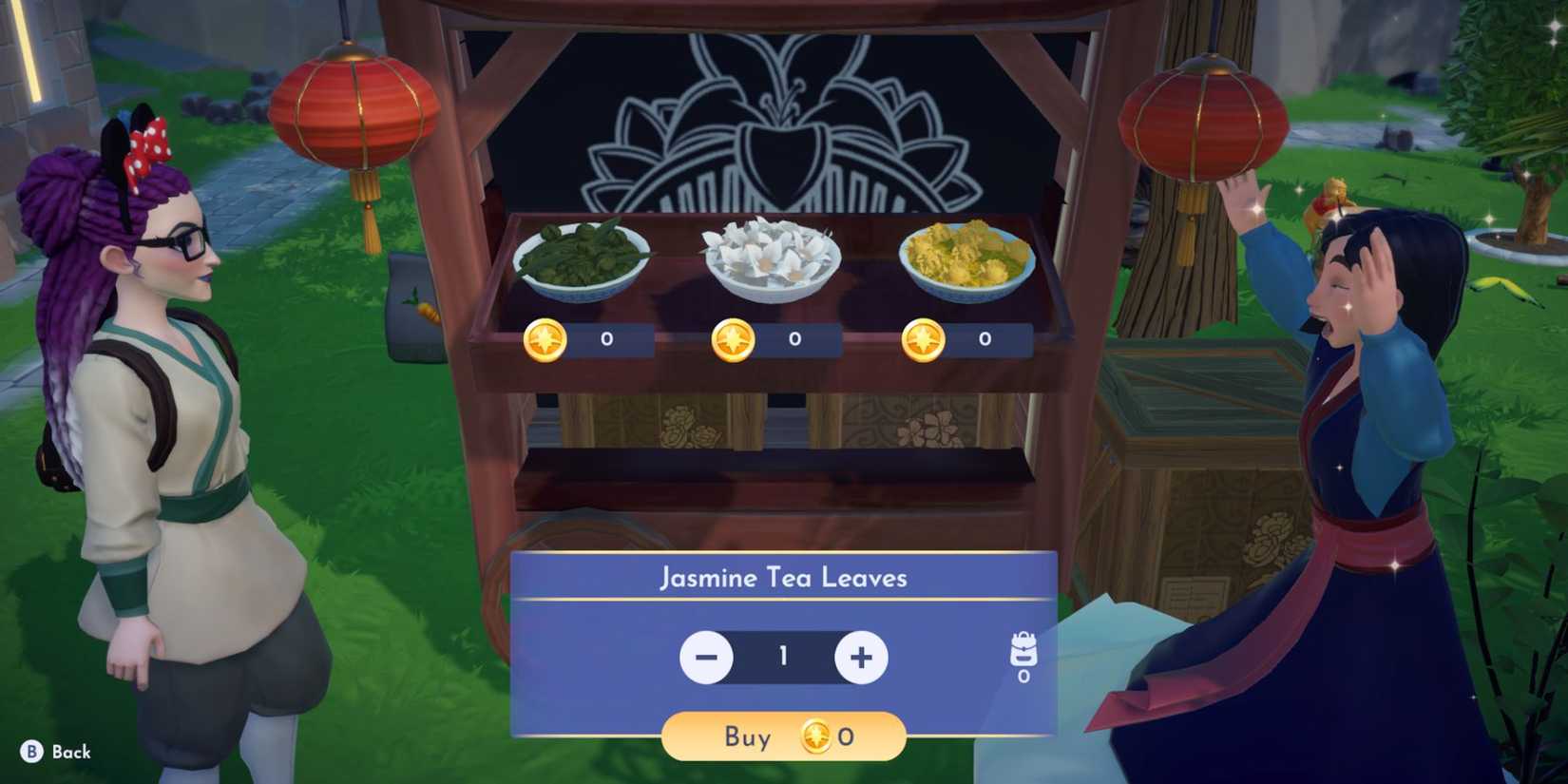Click the Back label in the bottom left corner
Screen dimensions: 1568x784
tap(73, 751)
